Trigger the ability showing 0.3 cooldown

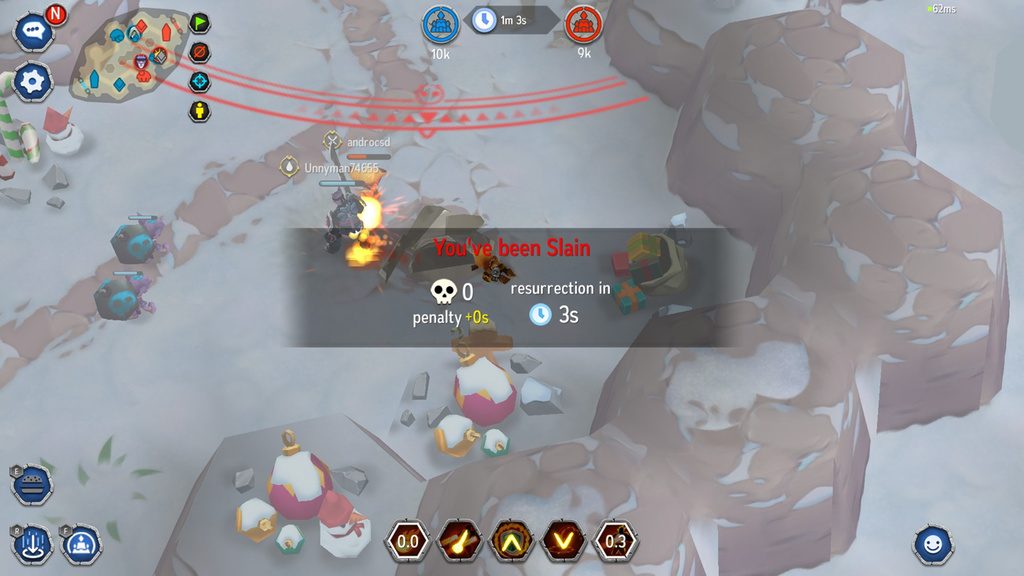(616, 542)
